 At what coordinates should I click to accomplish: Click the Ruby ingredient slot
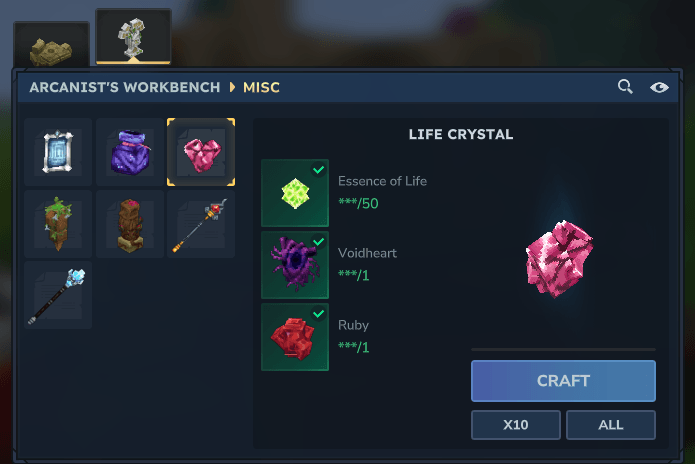pyautogui.click(x=294, y=337)
